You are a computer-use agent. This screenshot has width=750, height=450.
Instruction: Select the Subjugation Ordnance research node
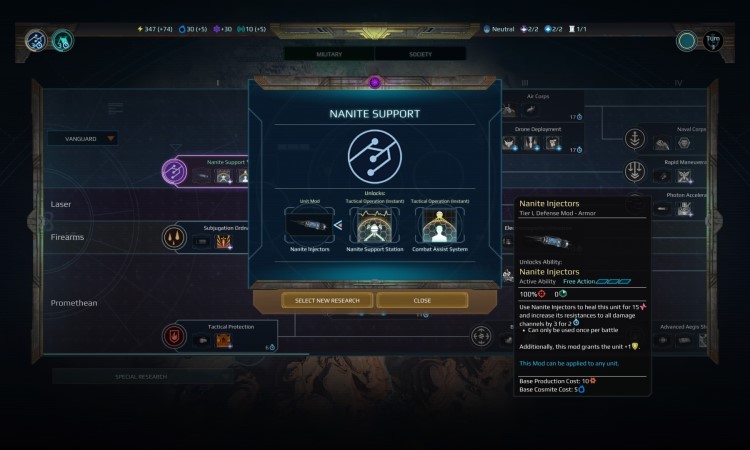click(174, 237)
